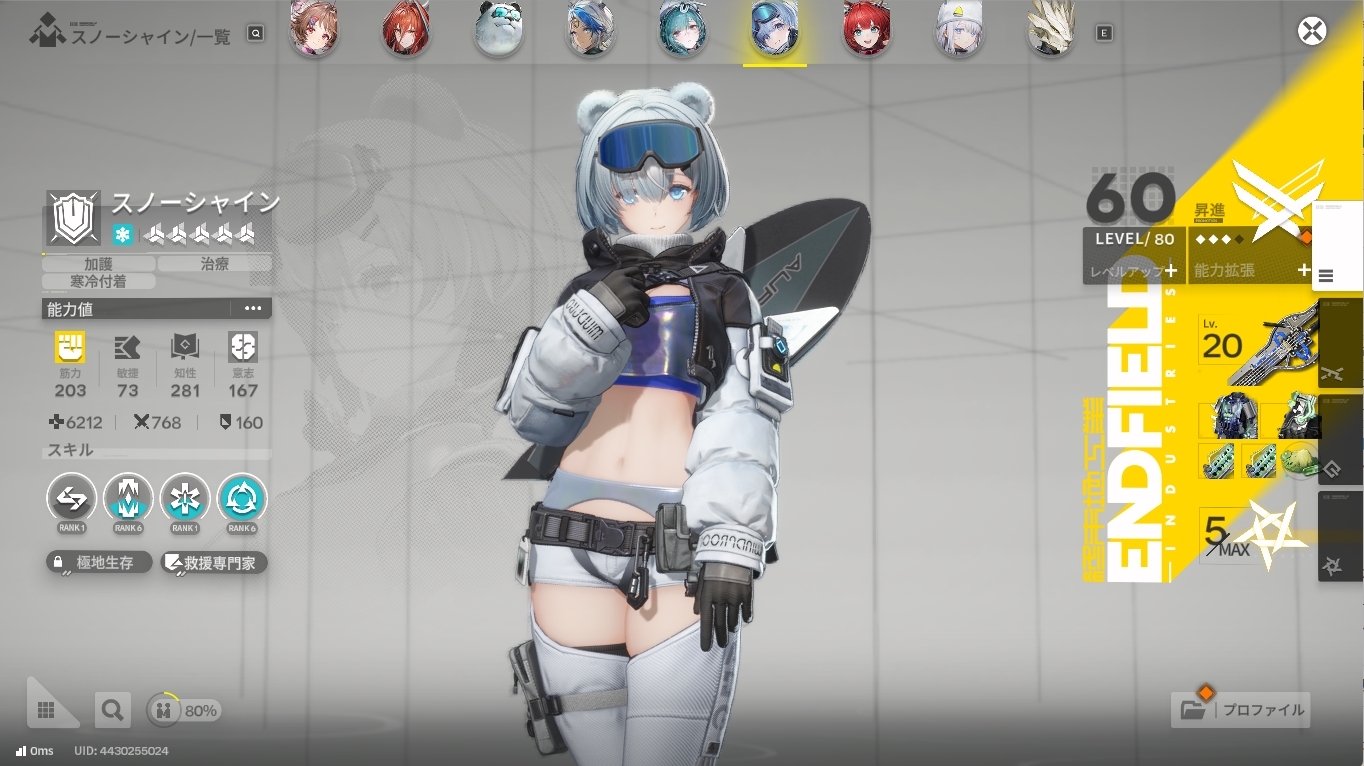Image resolution: width=1364 pixels, height=766 pixels.
Task: Open the プロファイル profile button
Action: 1242,710
